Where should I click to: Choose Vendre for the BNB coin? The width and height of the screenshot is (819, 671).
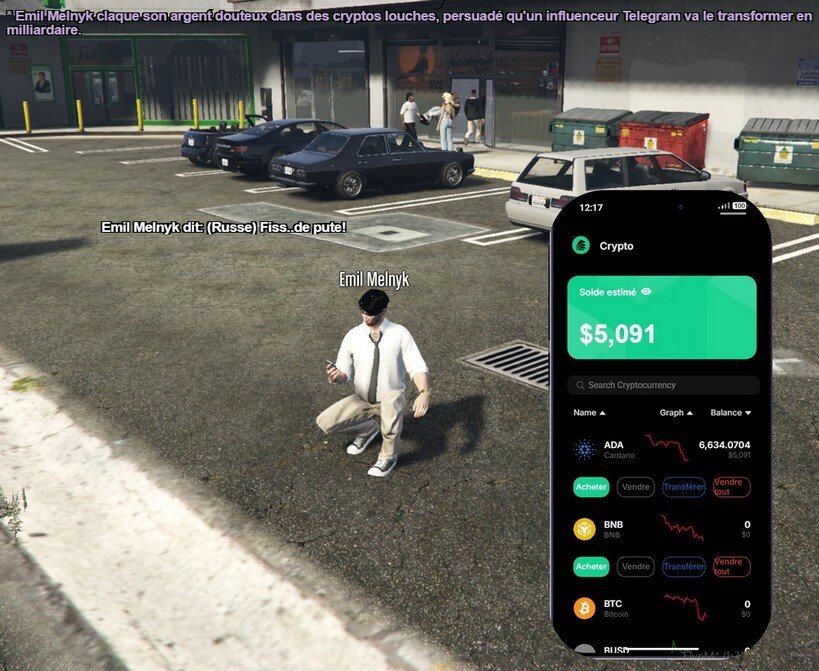point(636,567)
